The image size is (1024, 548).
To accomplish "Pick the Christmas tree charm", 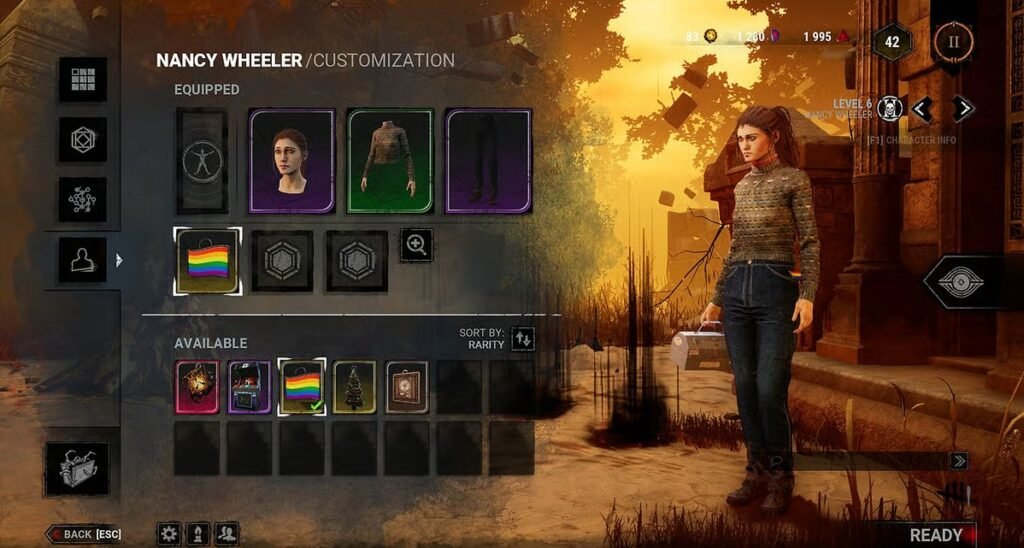I will [354, 387].
